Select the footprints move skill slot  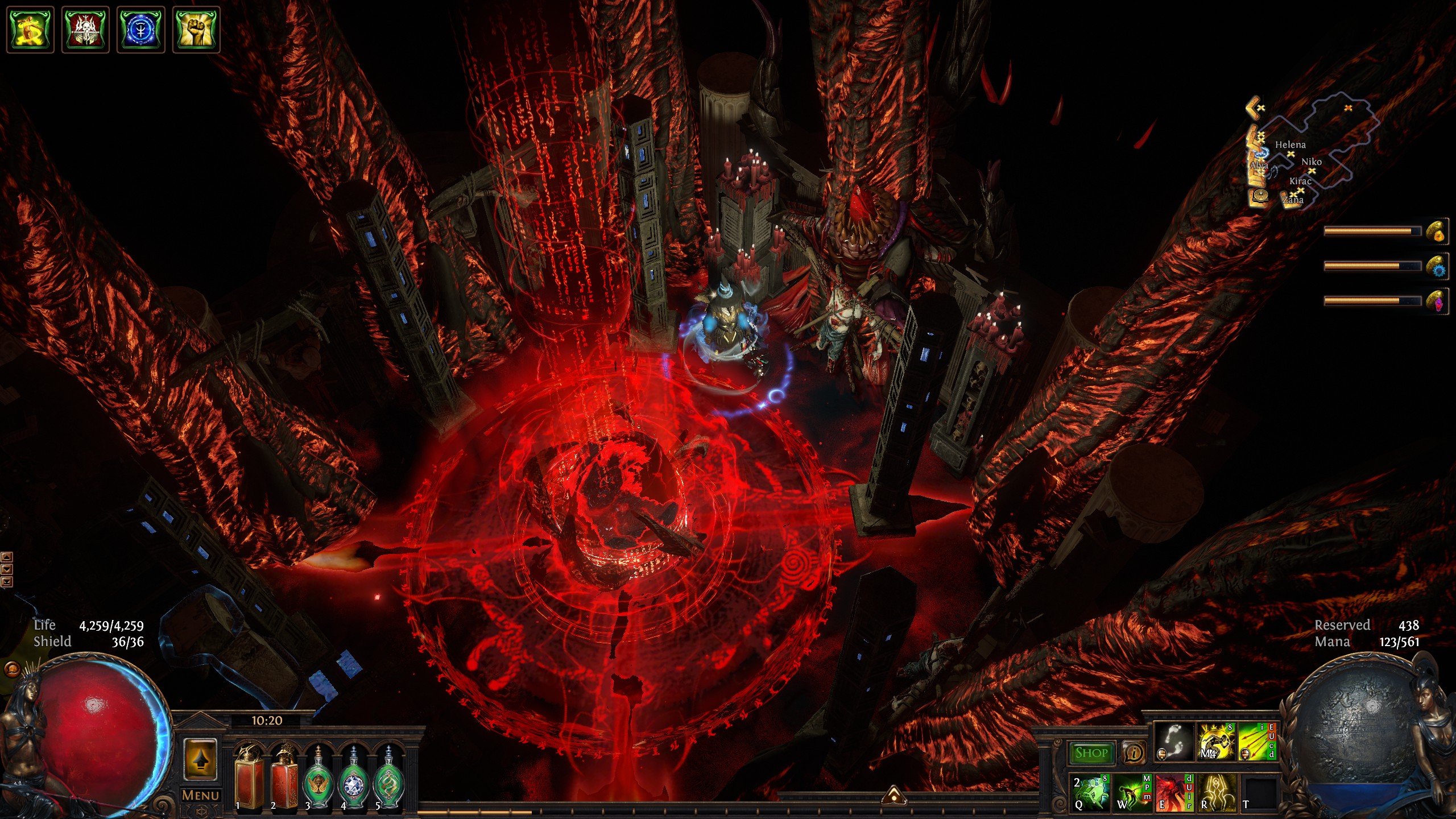coord(1174,742)
